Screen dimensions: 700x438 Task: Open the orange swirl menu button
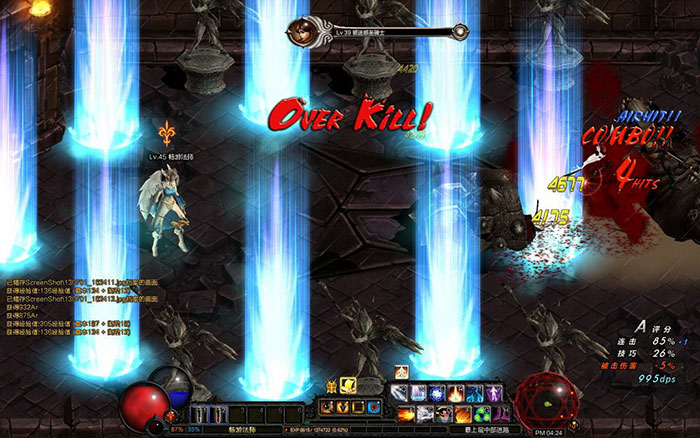pyautogui.click(x=340, y=407)
